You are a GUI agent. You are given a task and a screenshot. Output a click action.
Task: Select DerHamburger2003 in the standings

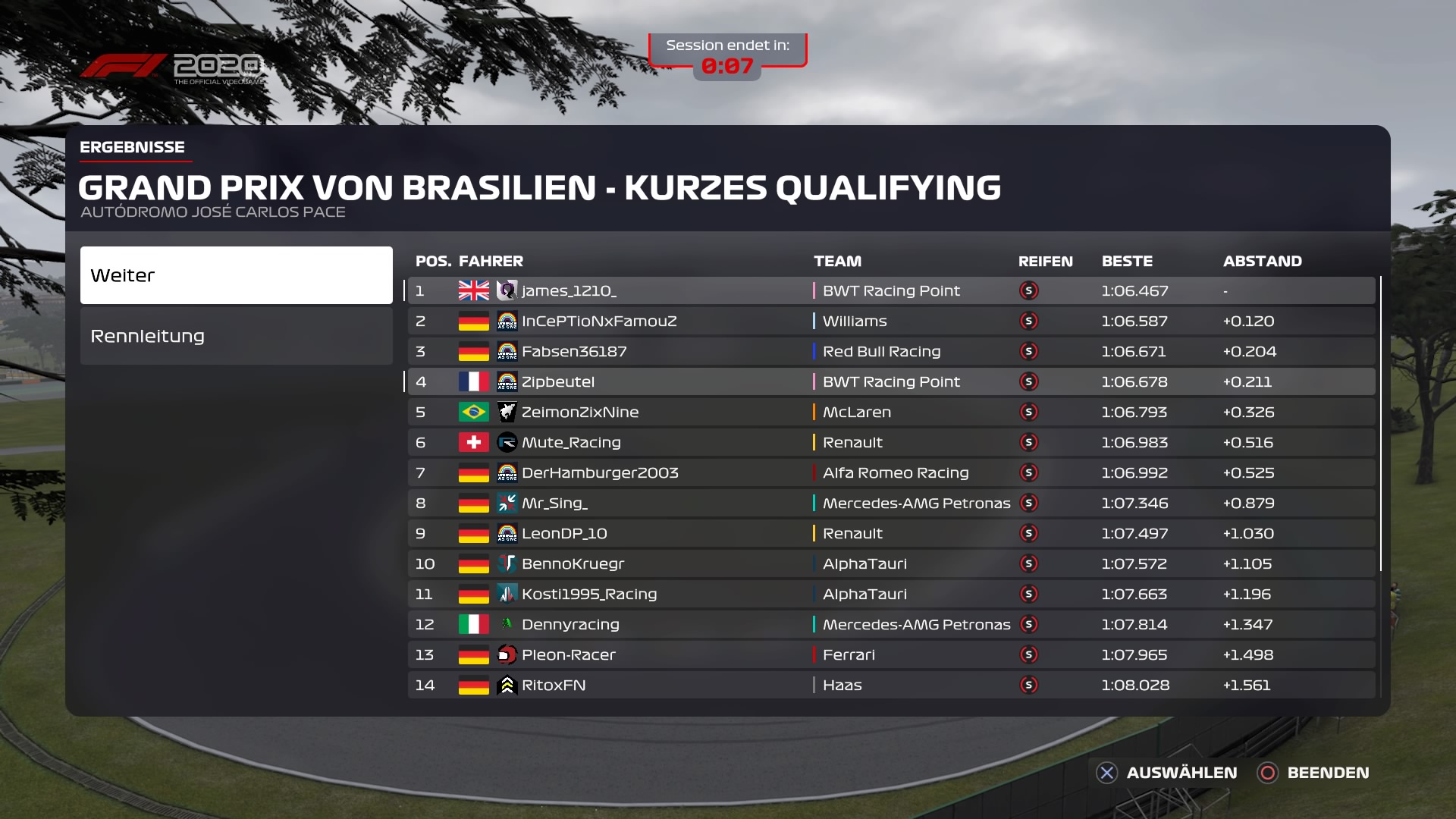tap(891, 472)
